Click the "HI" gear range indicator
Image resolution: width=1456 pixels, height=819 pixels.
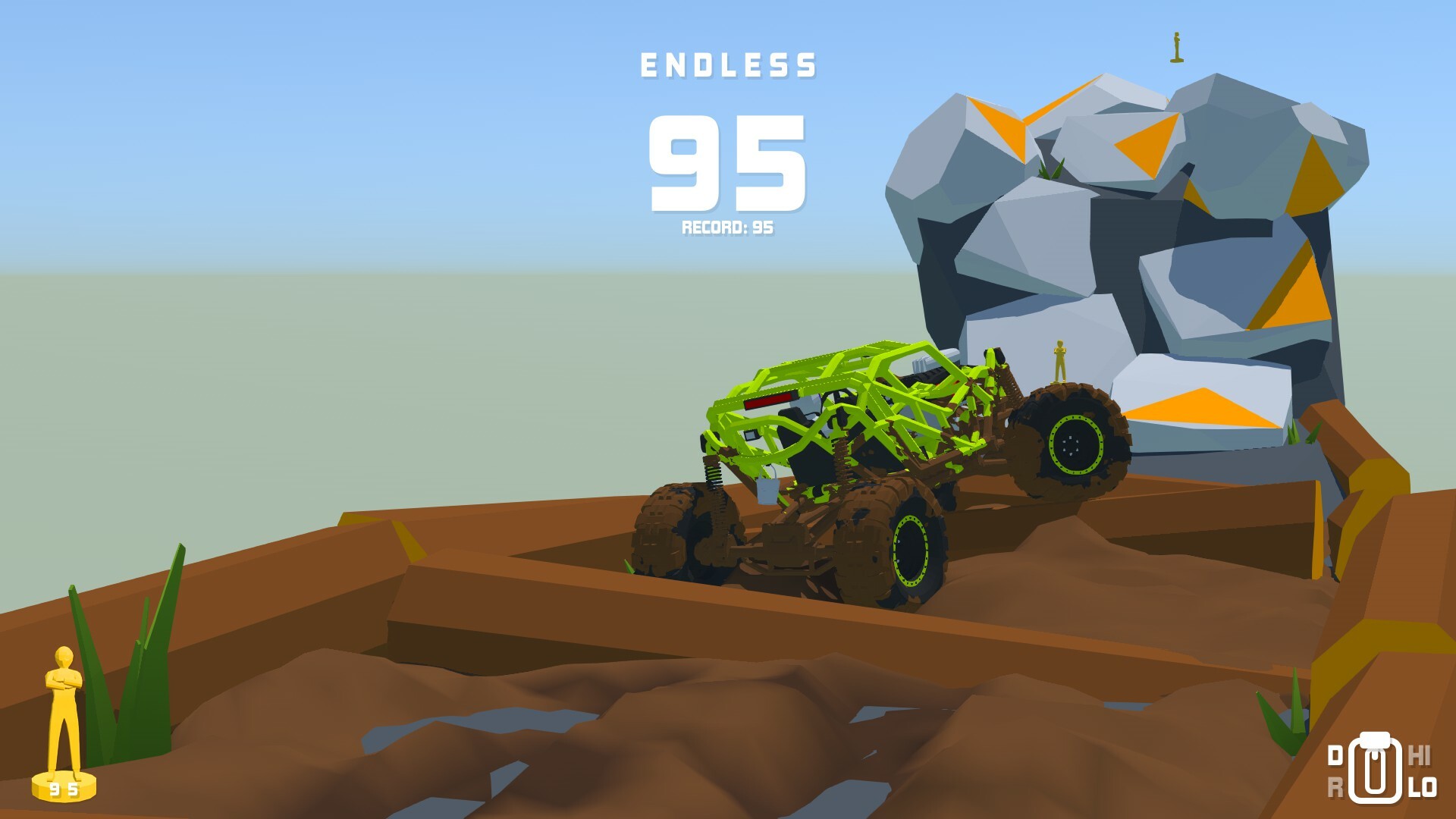pyautogui.click(x=1420, y=755)
